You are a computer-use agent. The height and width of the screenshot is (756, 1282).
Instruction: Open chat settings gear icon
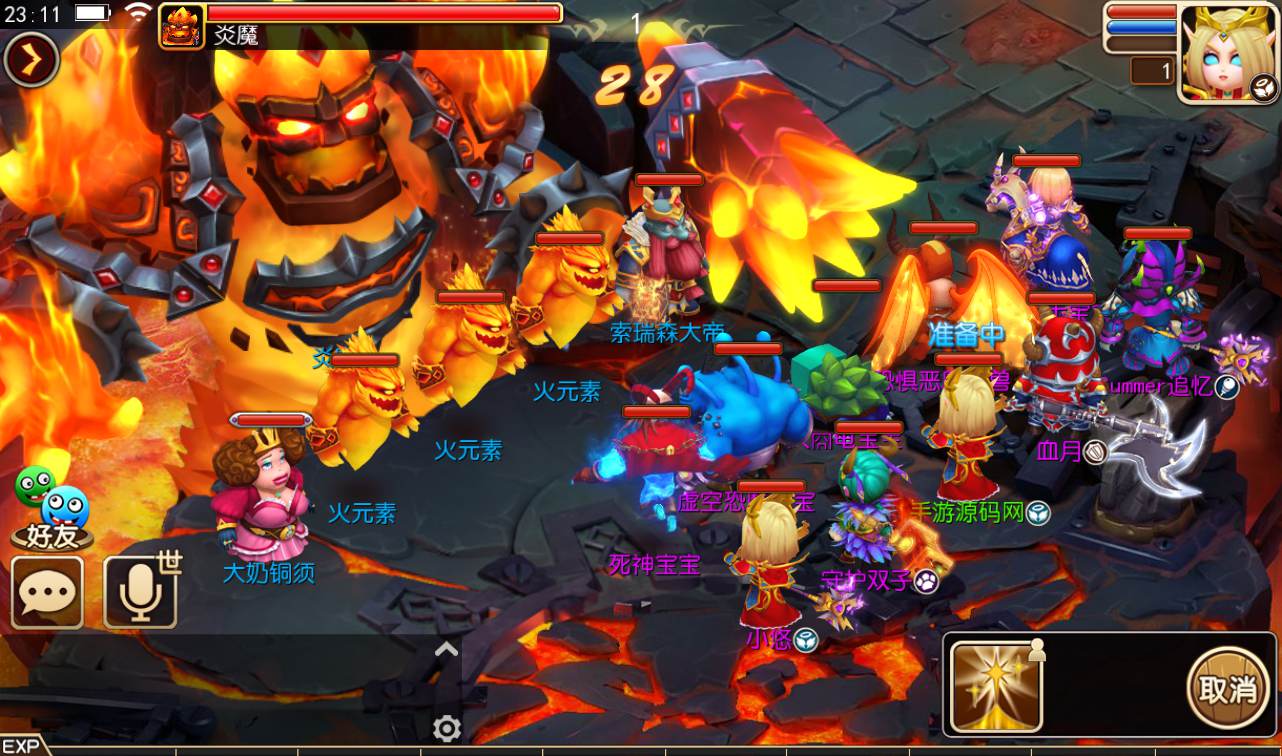click(x=446, y=728)
